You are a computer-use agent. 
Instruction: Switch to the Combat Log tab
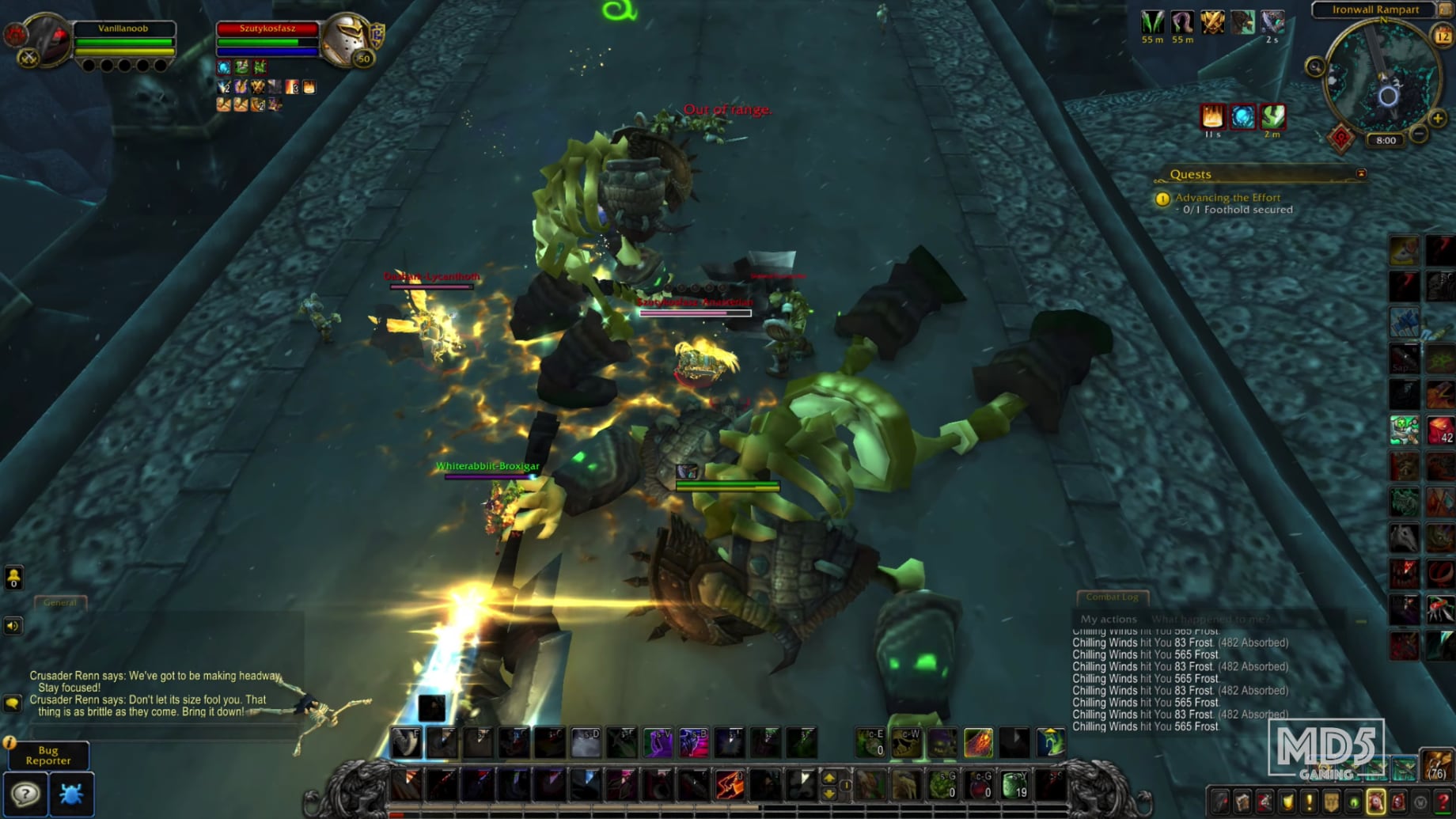(x=1111, y=598)
